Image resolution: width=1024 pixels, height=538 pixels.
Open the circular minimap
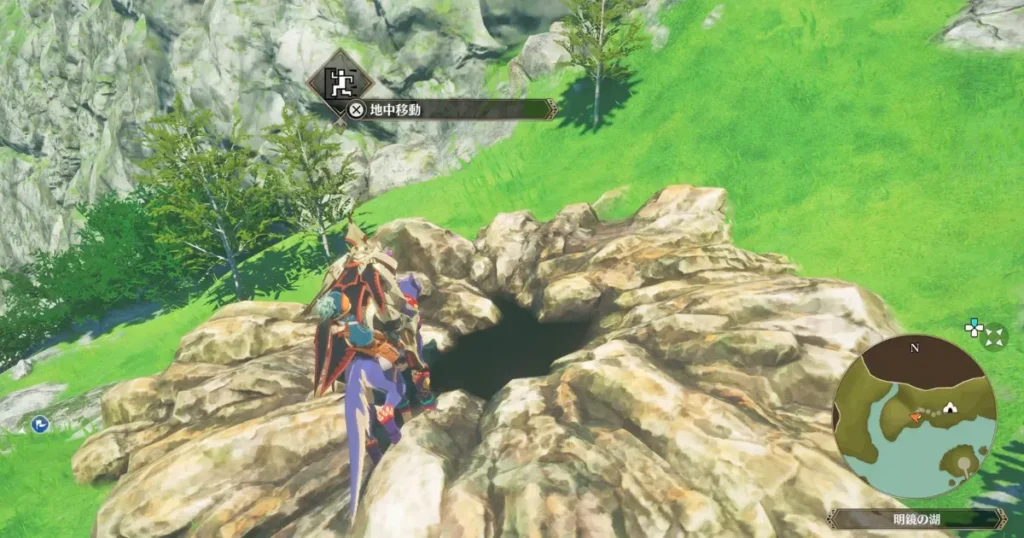tap(914, 417)
